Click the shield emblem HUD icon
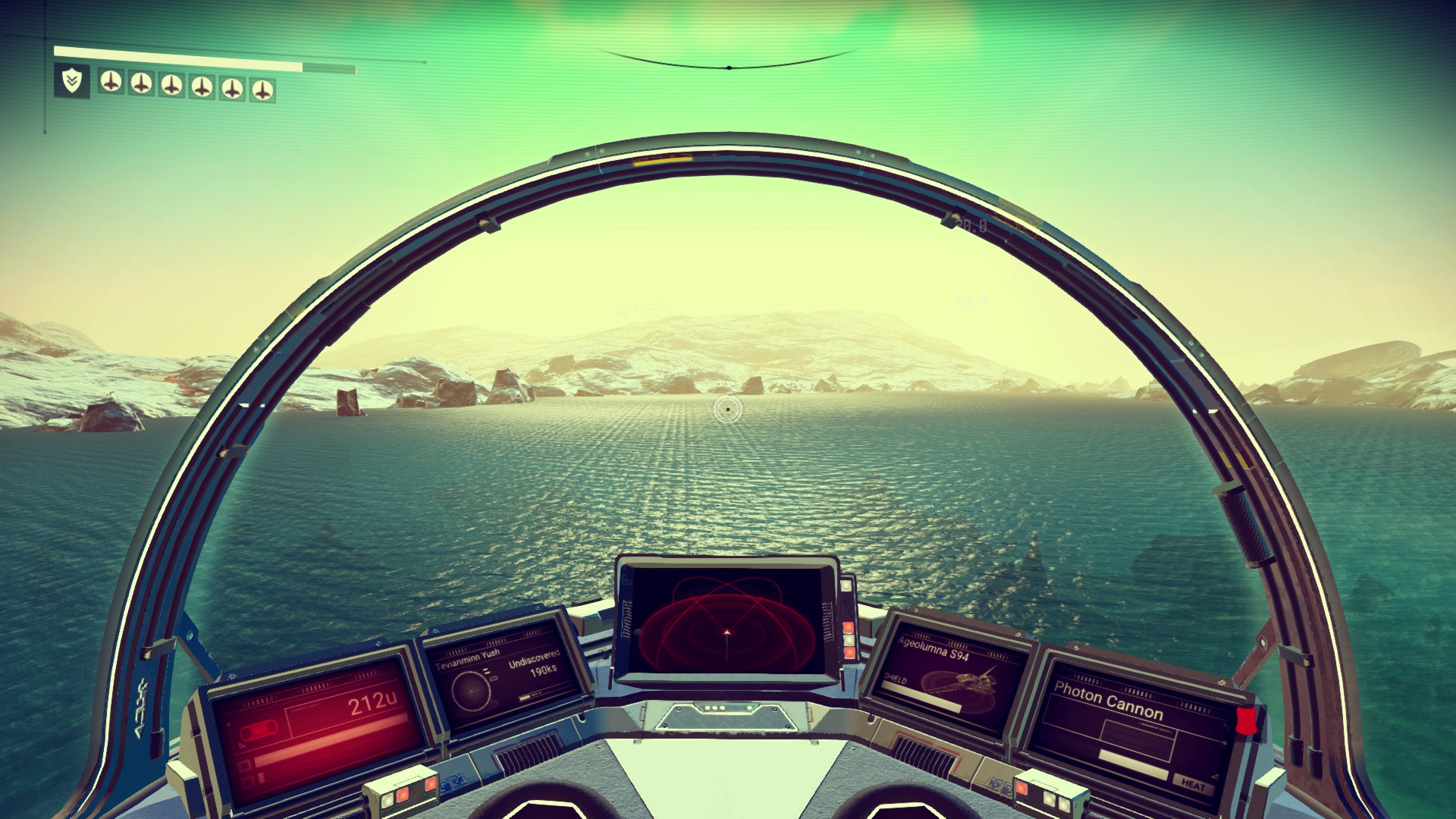 pos(71,80)
